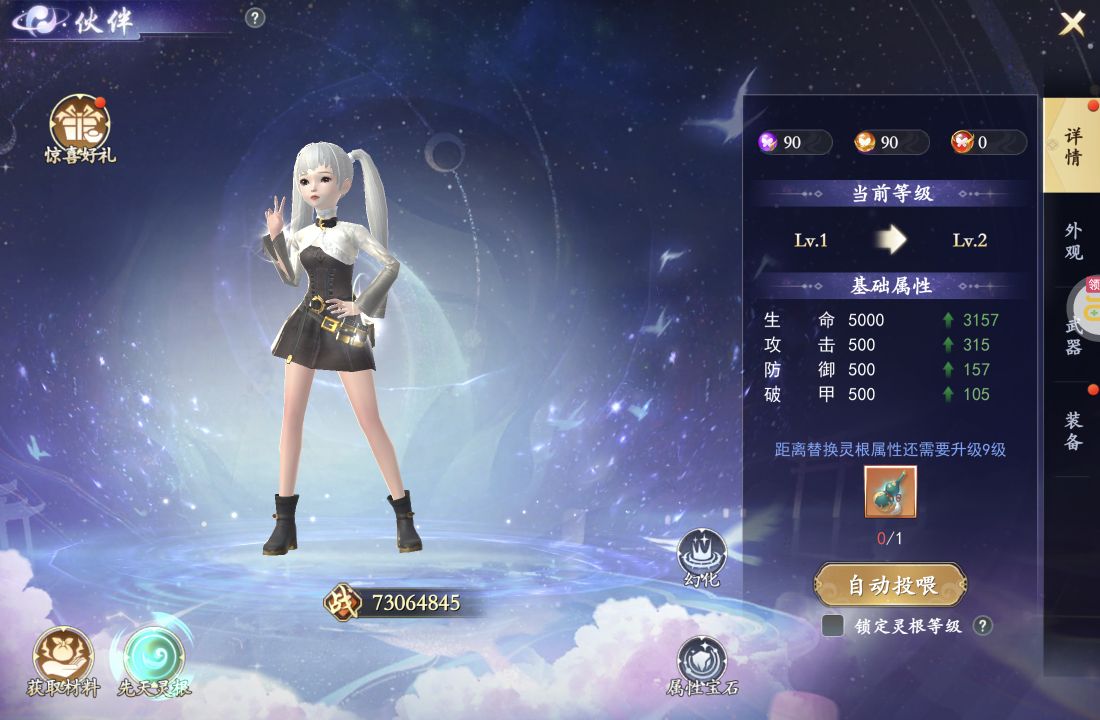Switch to the 详情 tab
The image size is (1100, 720).
coord(1072,146)
